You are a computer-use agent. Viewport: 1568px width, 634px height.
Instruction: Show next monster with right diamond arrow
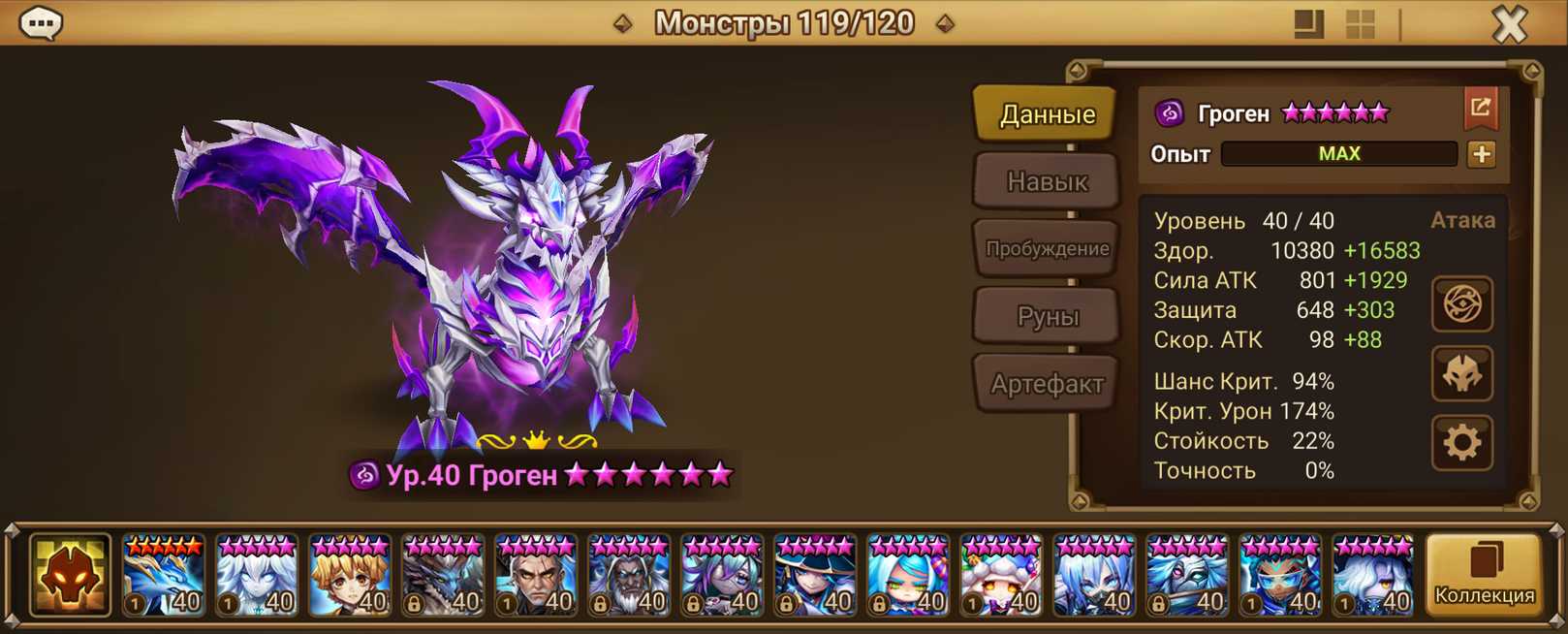946,23
